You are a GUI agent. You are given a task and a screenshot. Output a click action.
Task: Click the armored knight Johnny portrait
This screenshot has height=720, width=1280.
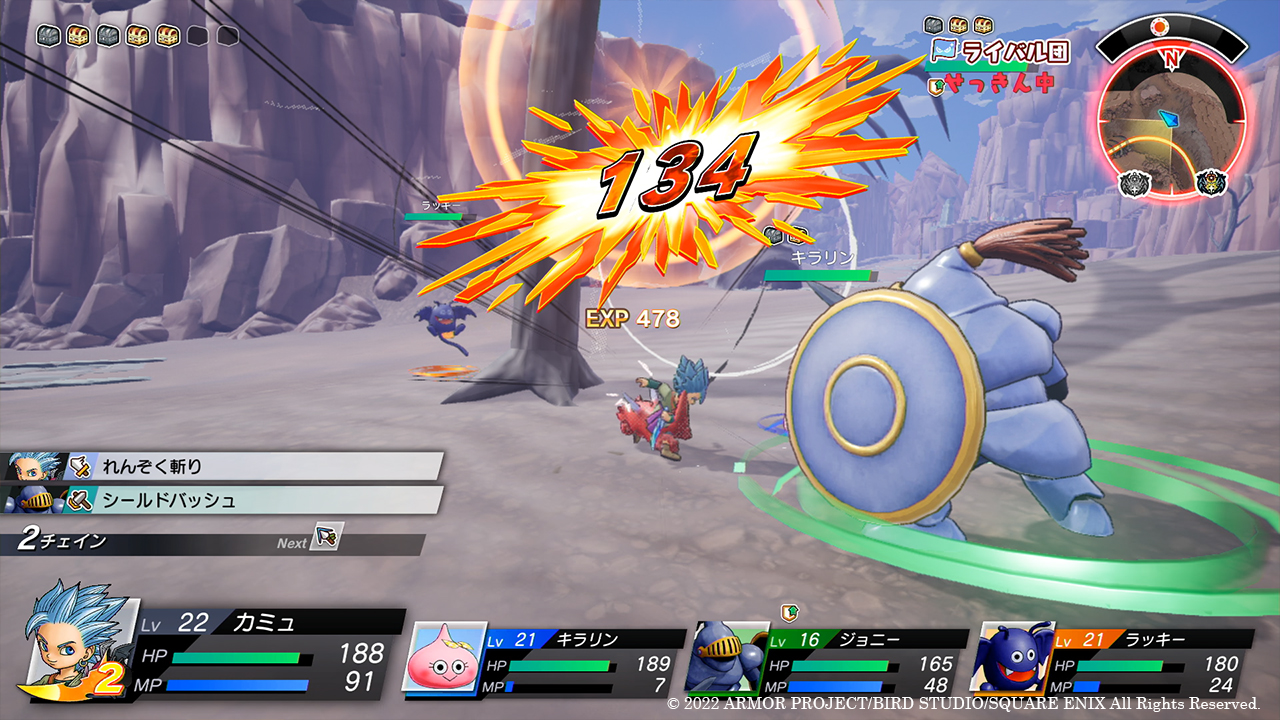pyautogui.click(x=728, y=657)
